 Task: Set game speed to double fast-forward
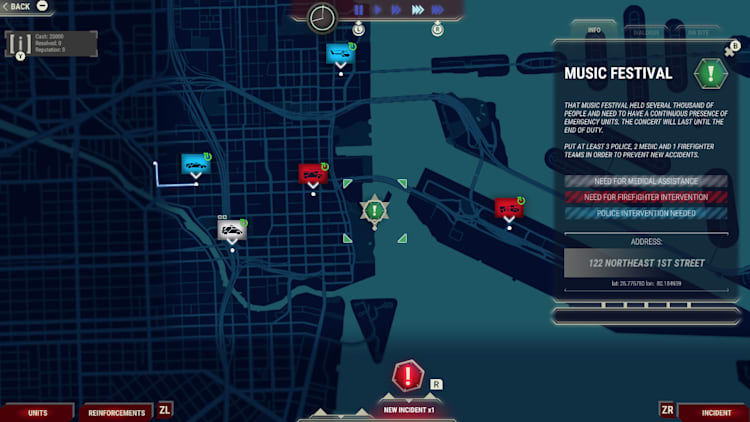tap(396, 10)
